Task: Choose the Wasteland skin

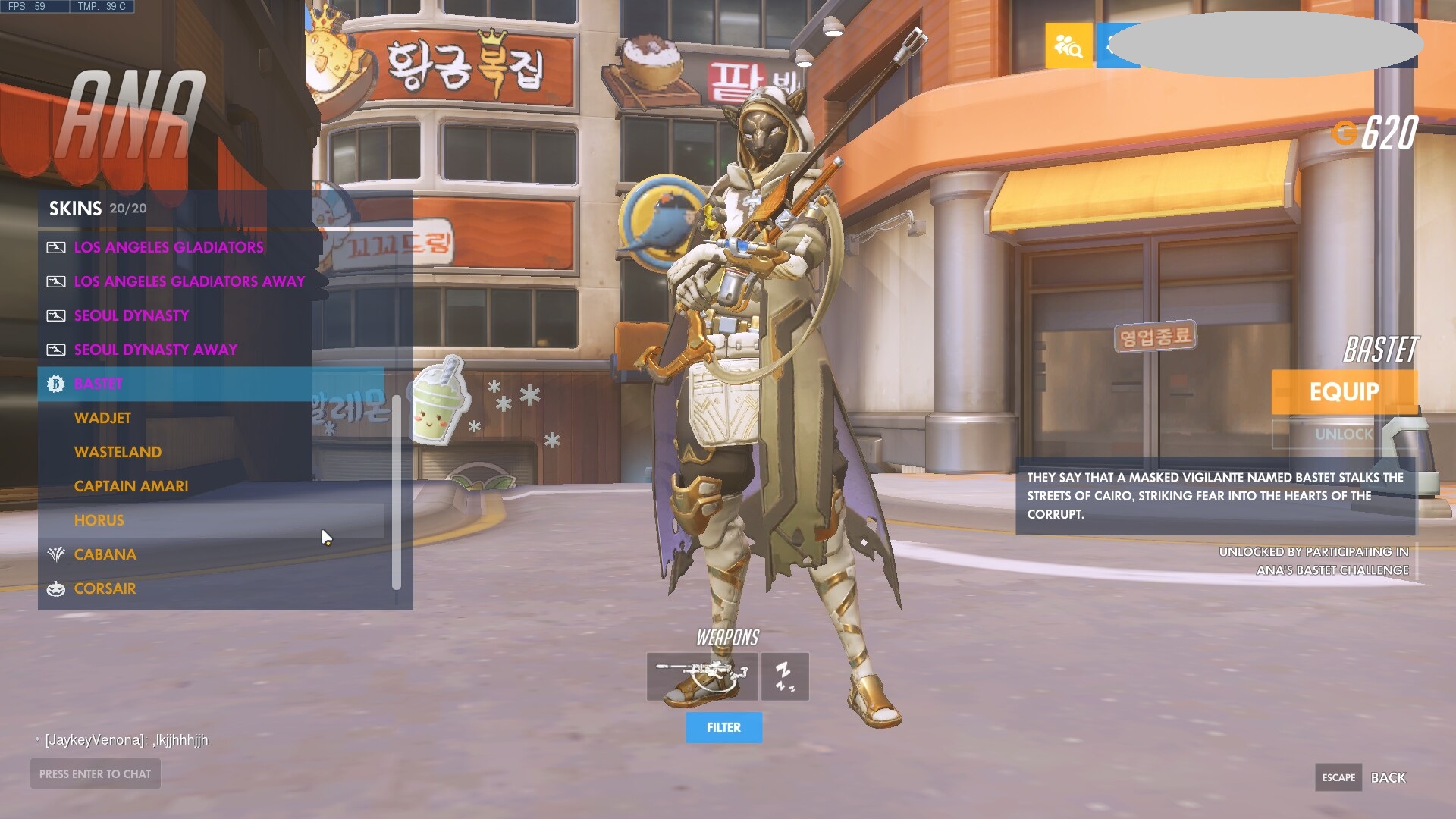Action: pyautogui.click(x=118, y=452)
